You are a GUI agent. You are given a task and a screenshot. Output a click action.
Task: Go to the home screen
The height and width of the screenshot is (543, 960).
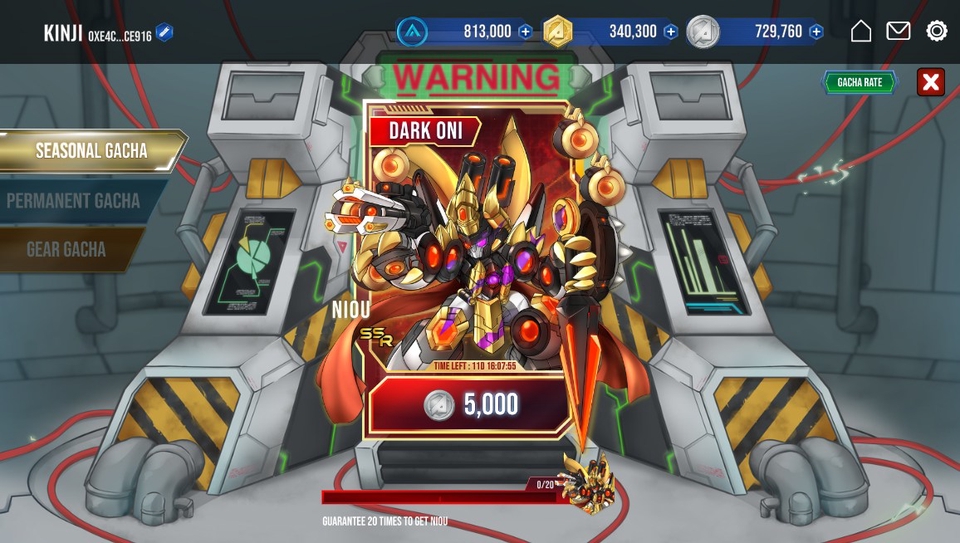click(861, 31)
